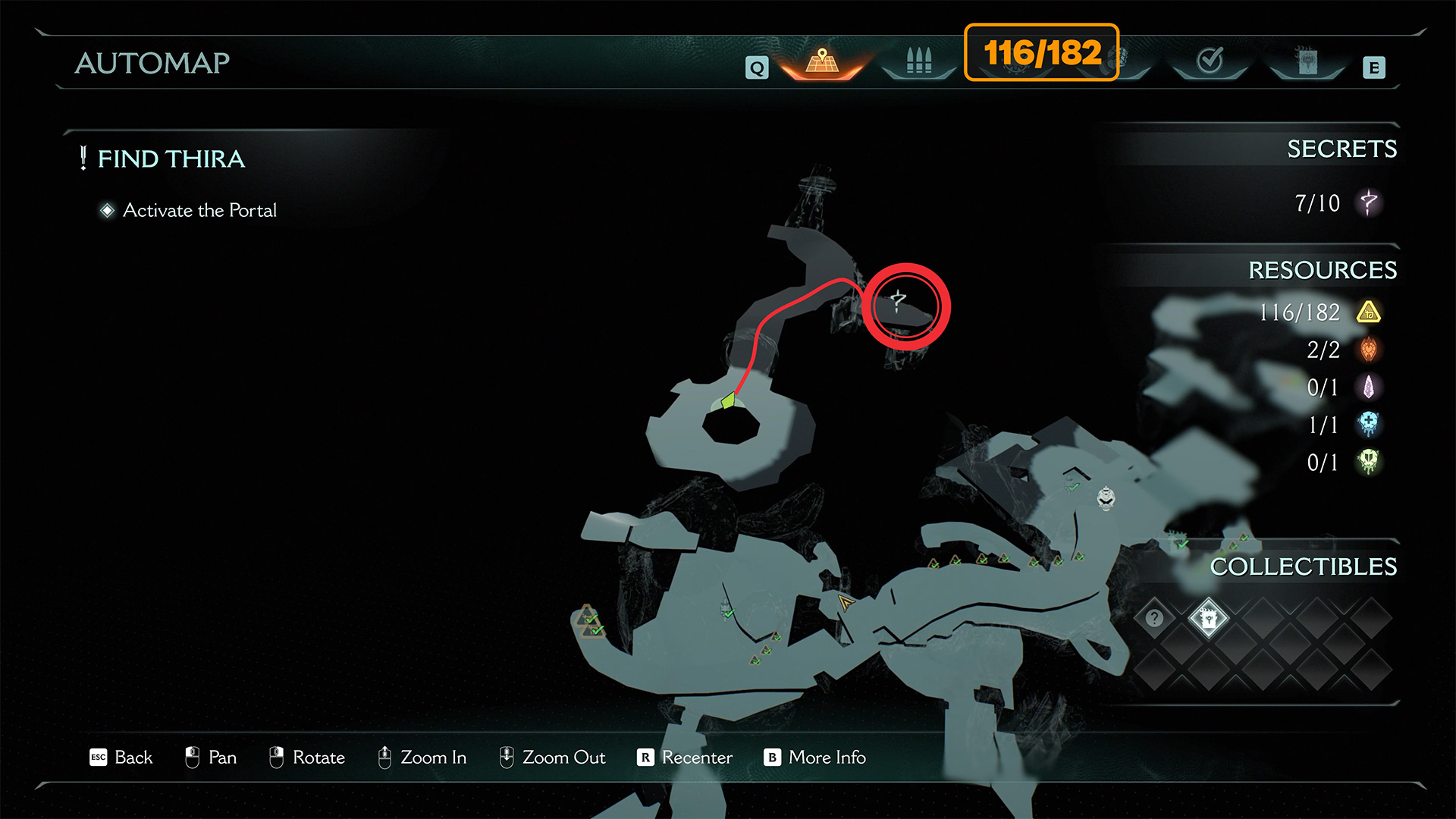Select the unknown question mark collectible slot
The image size is (1456, 819).
(1154, 618)
